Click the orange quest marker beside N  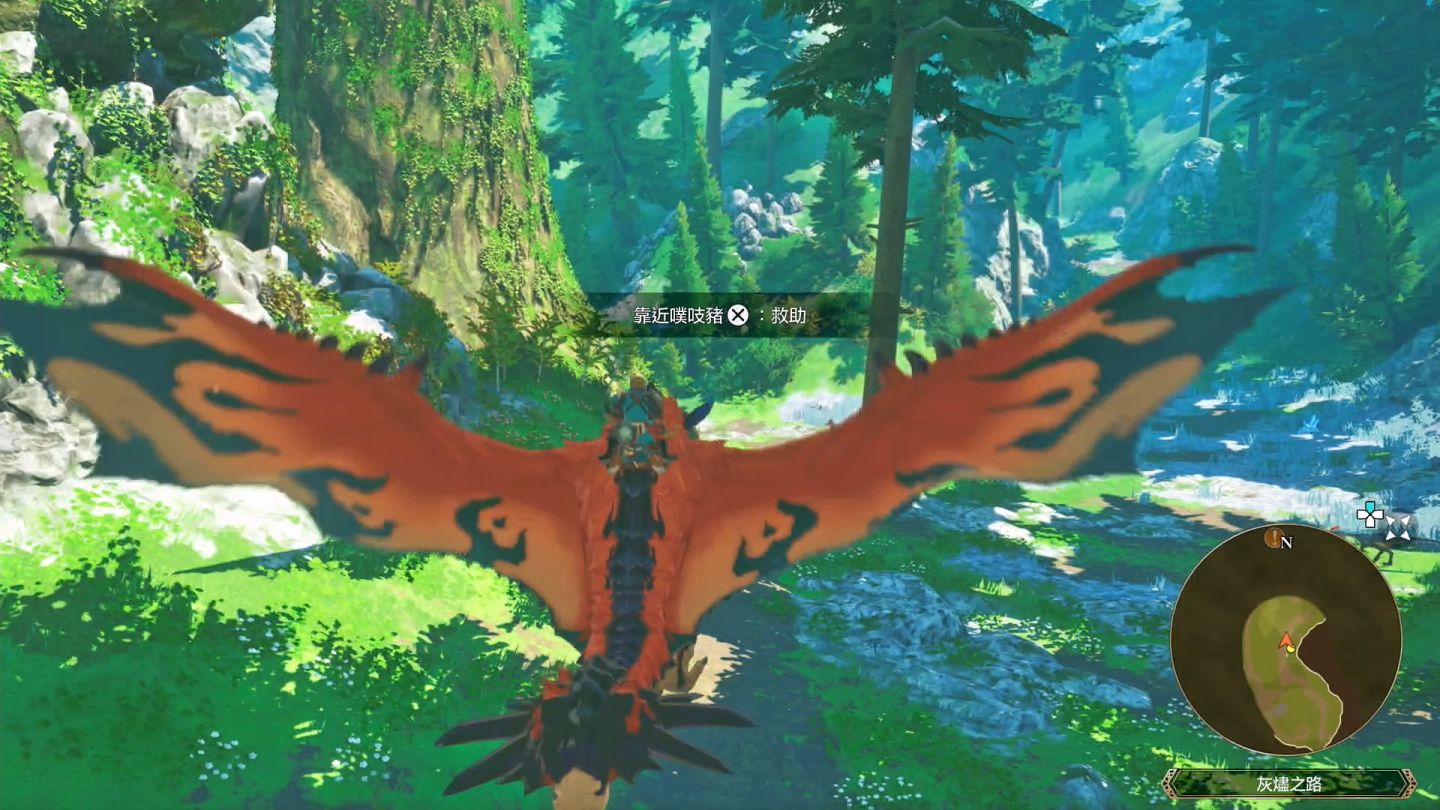click(1273, 539)
